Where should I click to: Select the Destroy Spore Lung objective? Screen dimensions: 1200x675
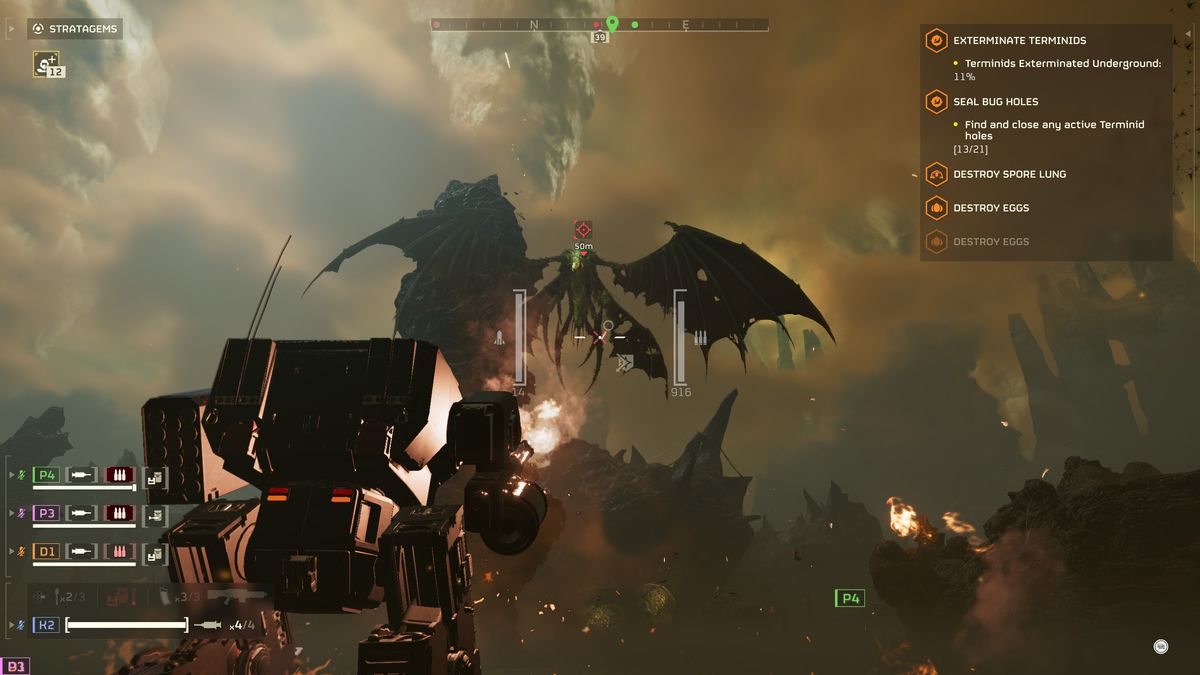[1009, 174]
